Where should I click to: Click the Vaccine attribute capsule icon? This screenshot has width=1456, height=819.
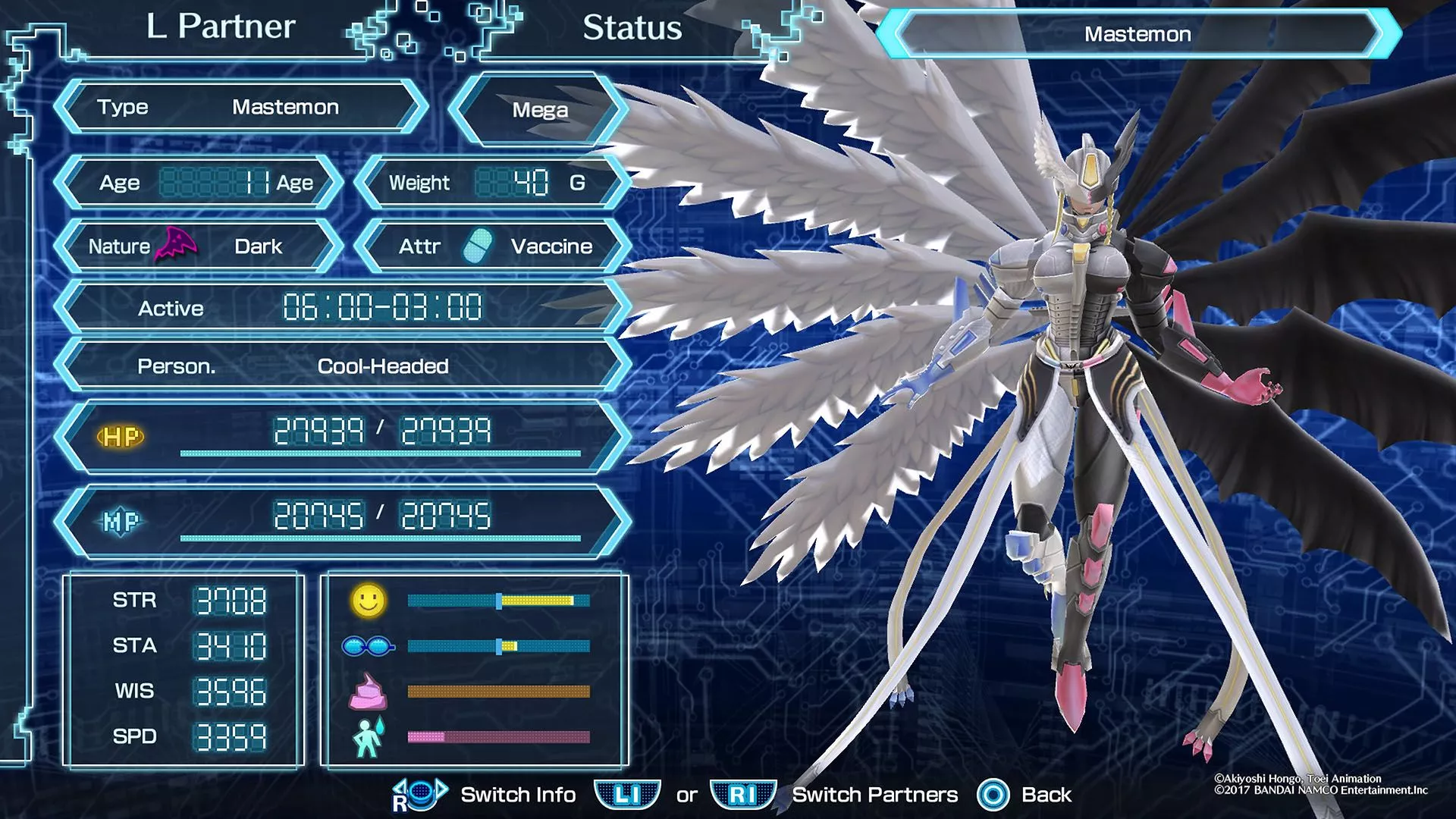coord(478,246)
